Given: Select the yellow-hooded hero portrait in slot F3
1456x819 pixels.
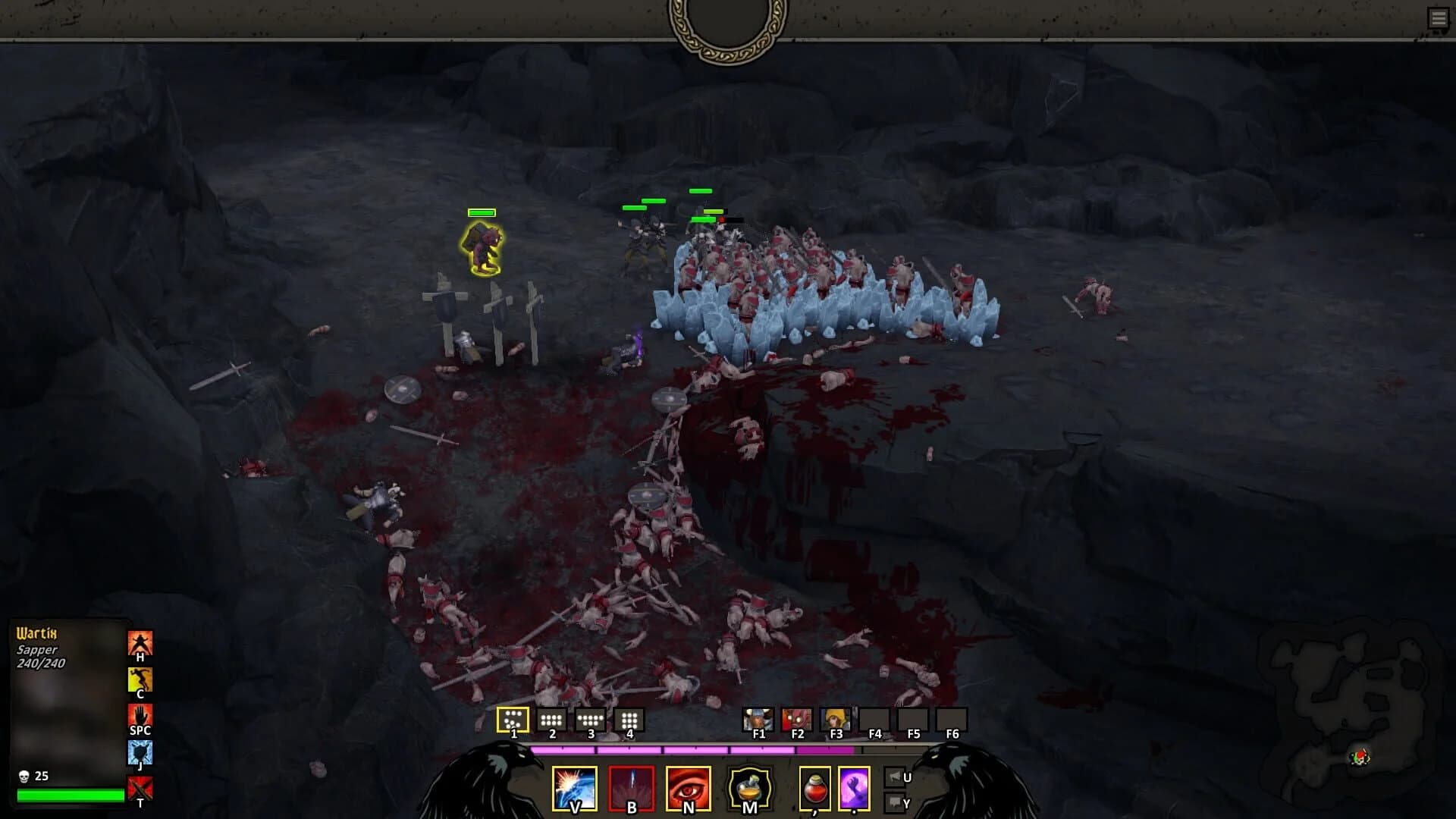Looking at the screenshot, I should coord(837,717).
